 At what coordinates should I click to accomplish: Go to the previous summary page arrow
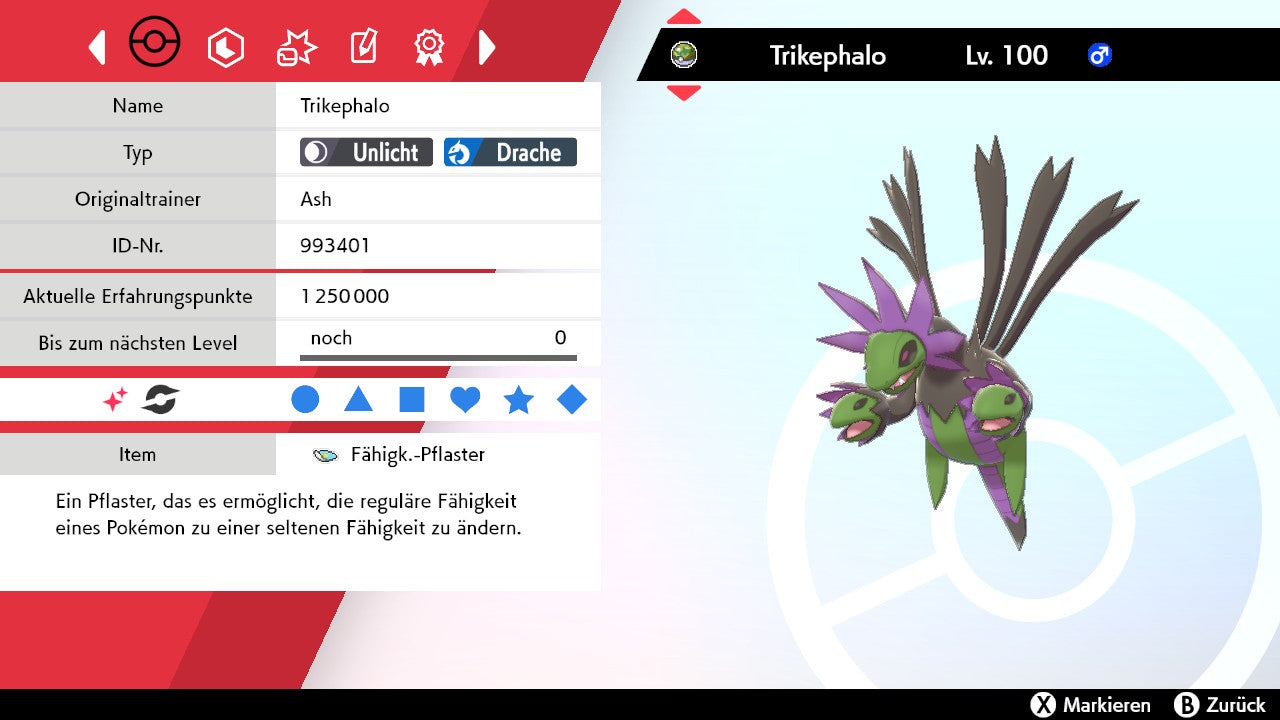click(97, 47)
